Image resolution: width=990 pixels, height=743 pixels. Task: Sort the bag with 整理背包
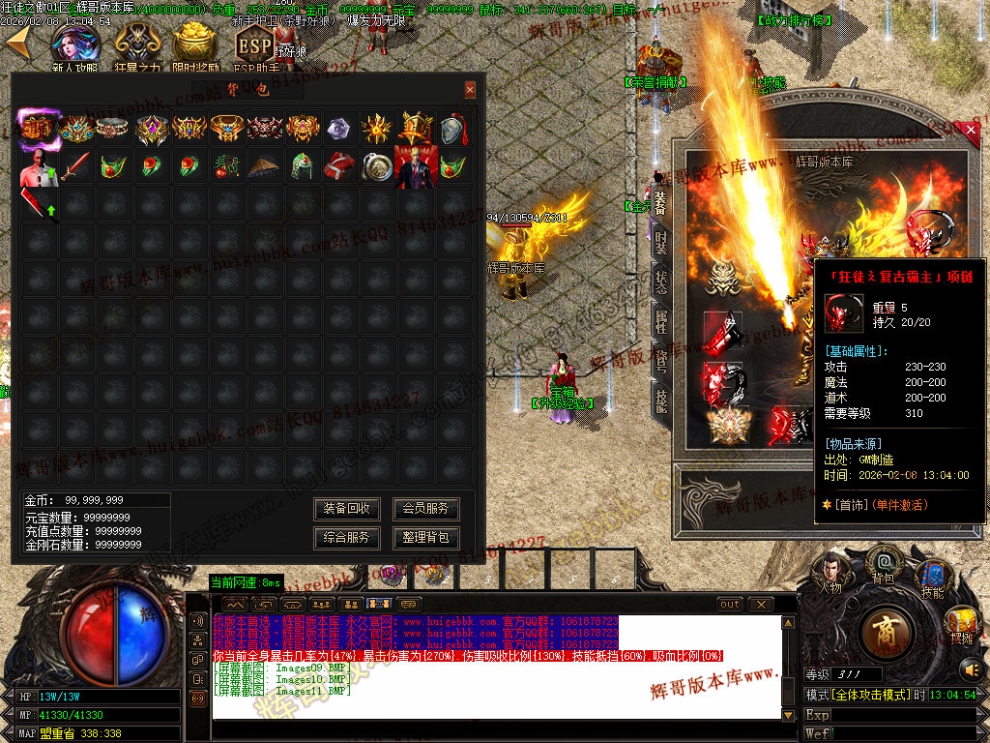pyautogui.click(x=425, y=537)
